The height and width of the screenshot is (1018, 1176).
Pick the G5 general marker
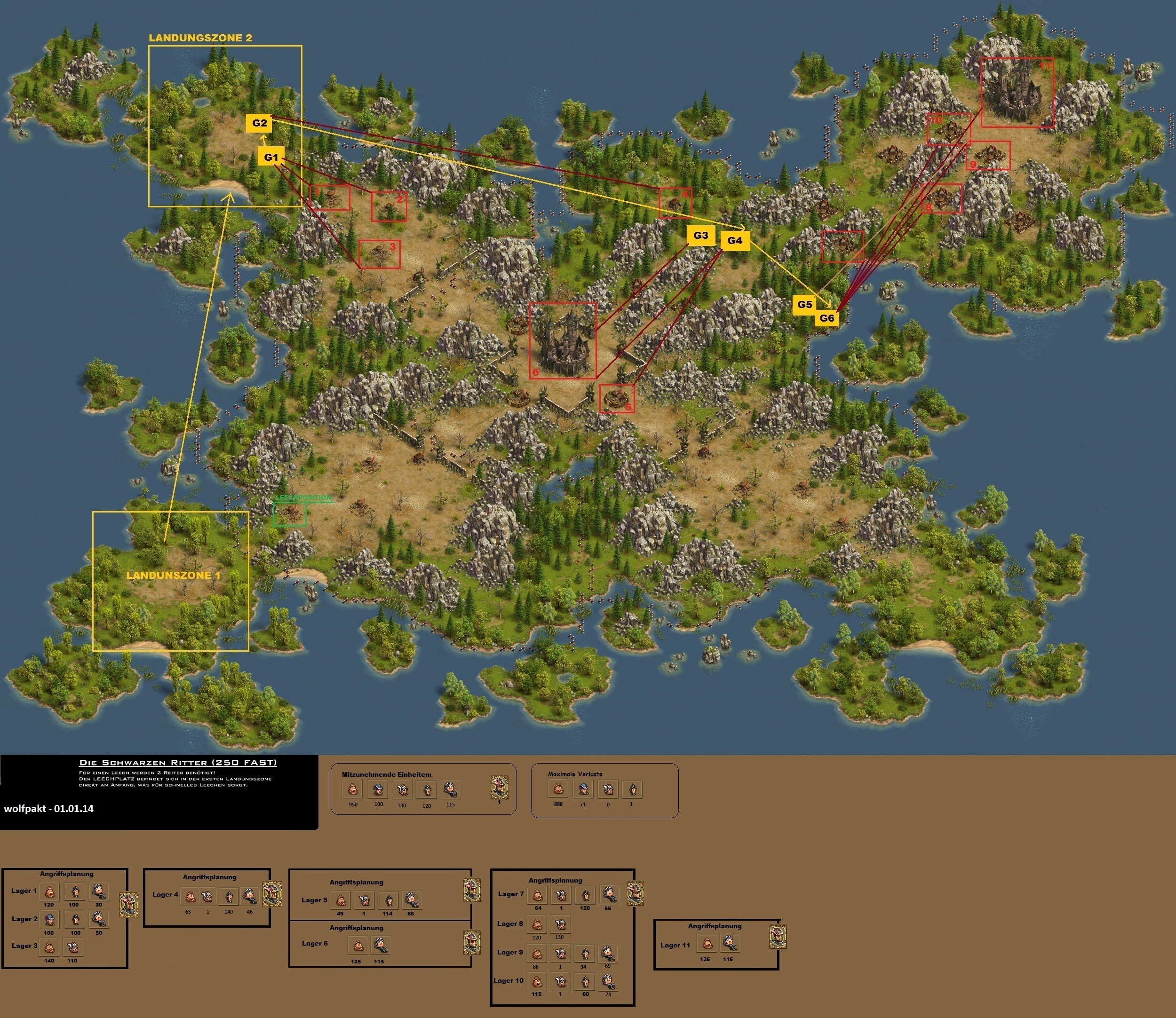coord(804,305)
